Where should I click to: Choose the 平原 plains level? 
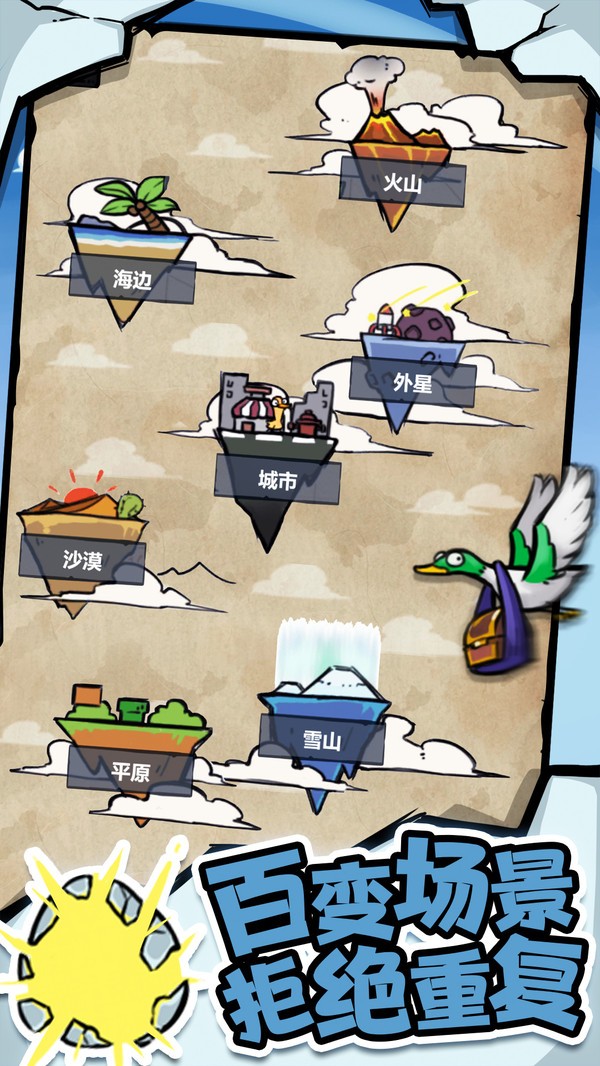click(130, 769)
